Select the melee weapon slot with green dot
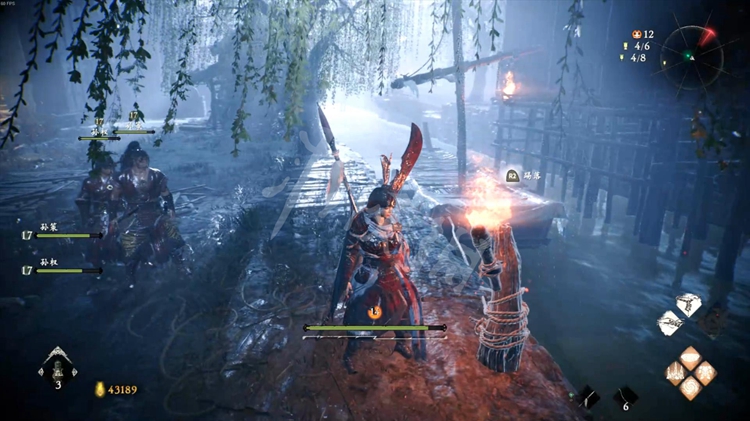The width and height of the screenshot is (750, 421). click(586, 397)
